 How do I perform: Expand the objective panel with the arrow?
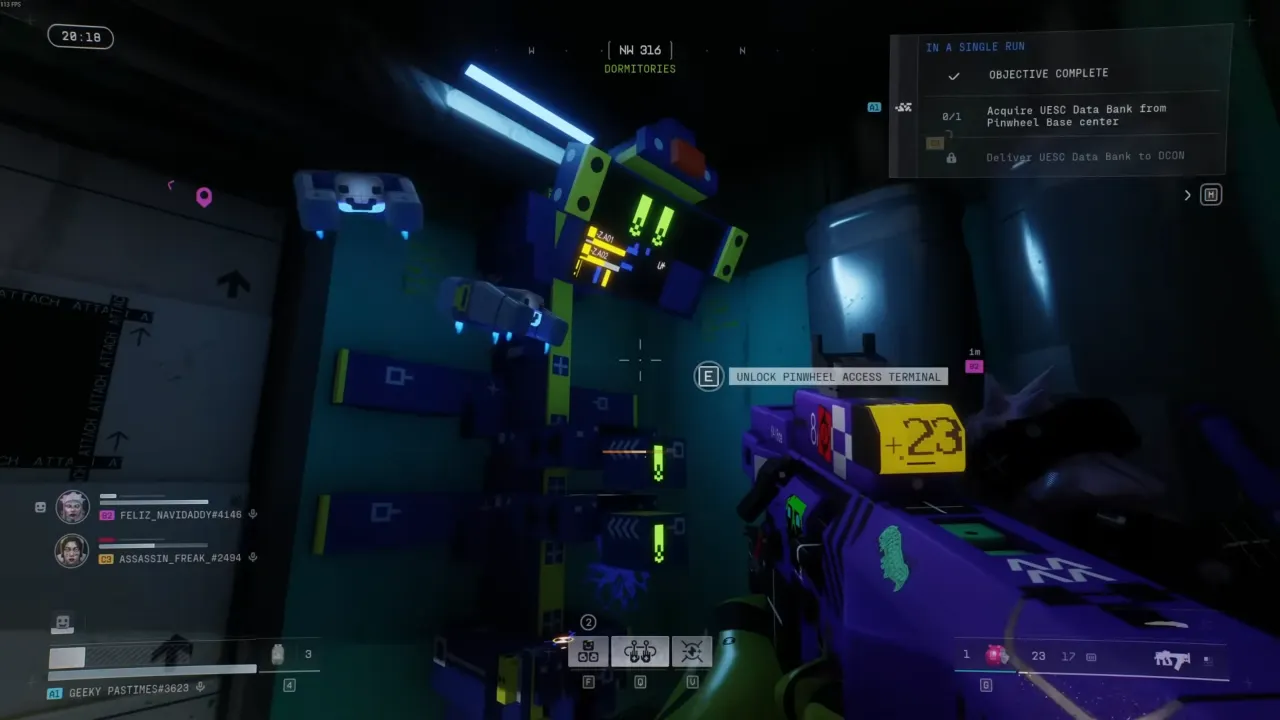click(x=1188, y=195)
